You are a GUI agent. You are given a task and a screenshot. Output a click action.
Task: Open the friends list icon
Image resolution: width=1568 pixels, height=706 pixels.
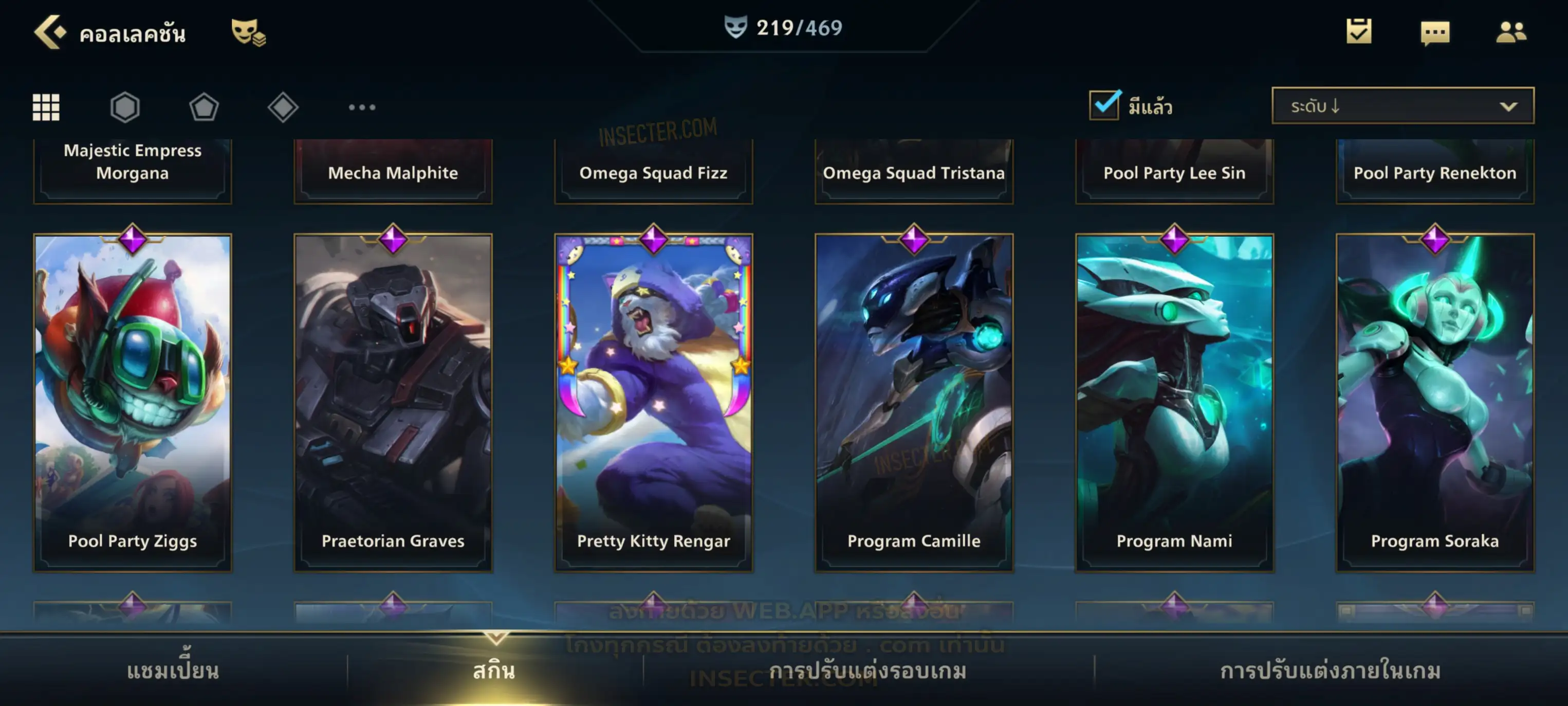pos(1511,32)
